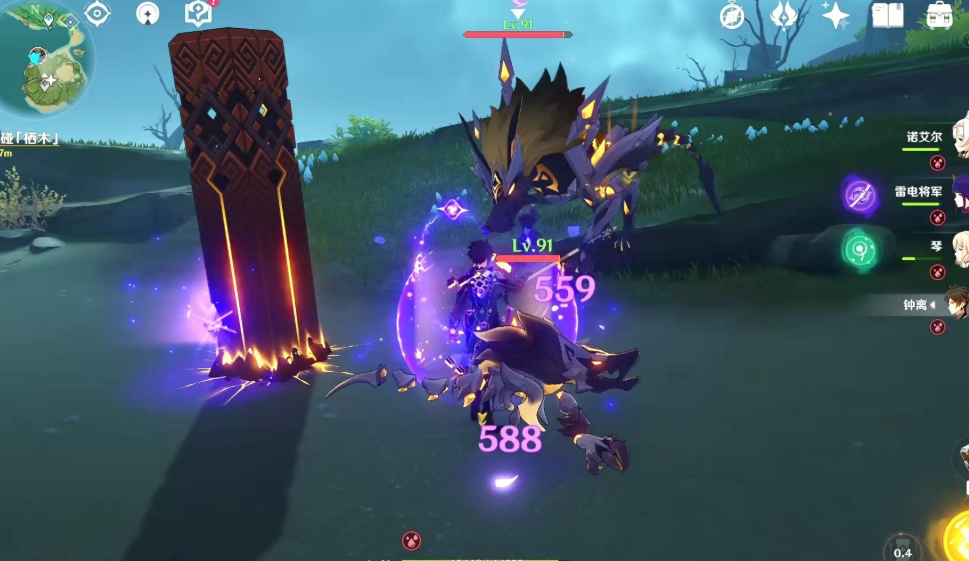Activate 雷电将军's purple elemental burst icon
Screen dimensions: 969x561
click(x=860, y=196)
